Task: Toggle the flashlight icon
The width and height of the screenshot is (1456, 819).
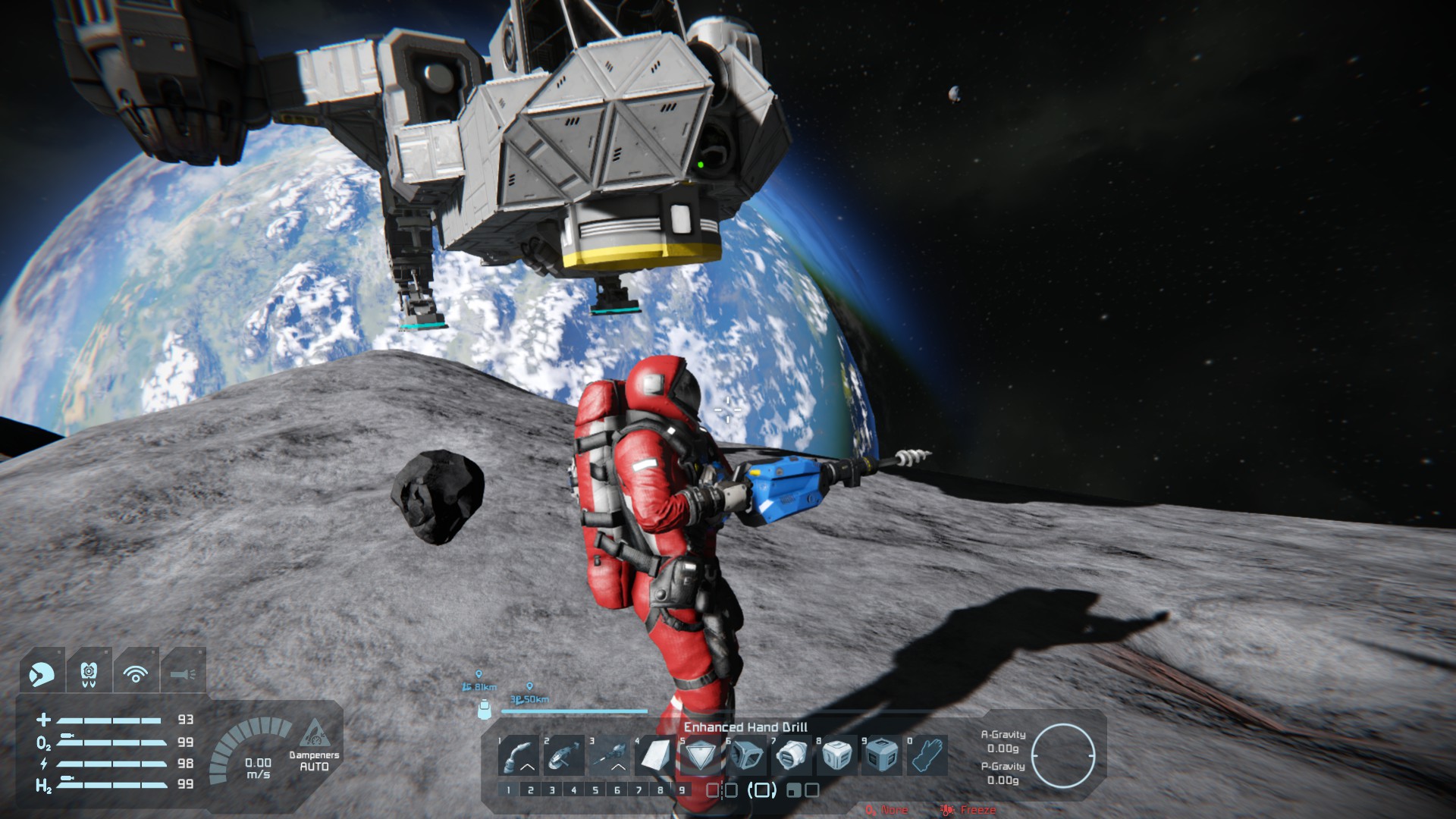Action: tap(184, 673)
